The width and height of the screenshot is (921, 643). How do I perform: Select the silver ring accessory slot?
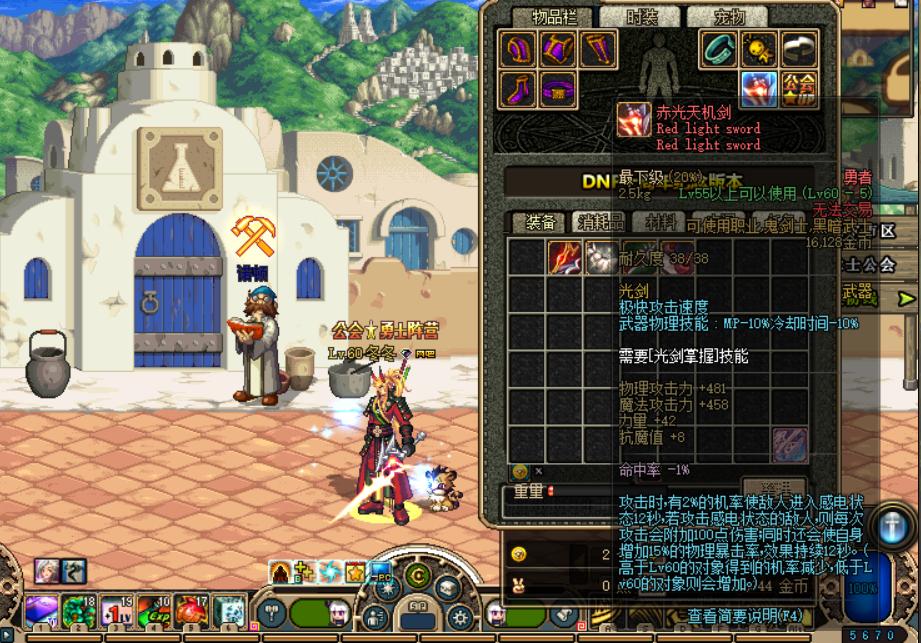798,48
